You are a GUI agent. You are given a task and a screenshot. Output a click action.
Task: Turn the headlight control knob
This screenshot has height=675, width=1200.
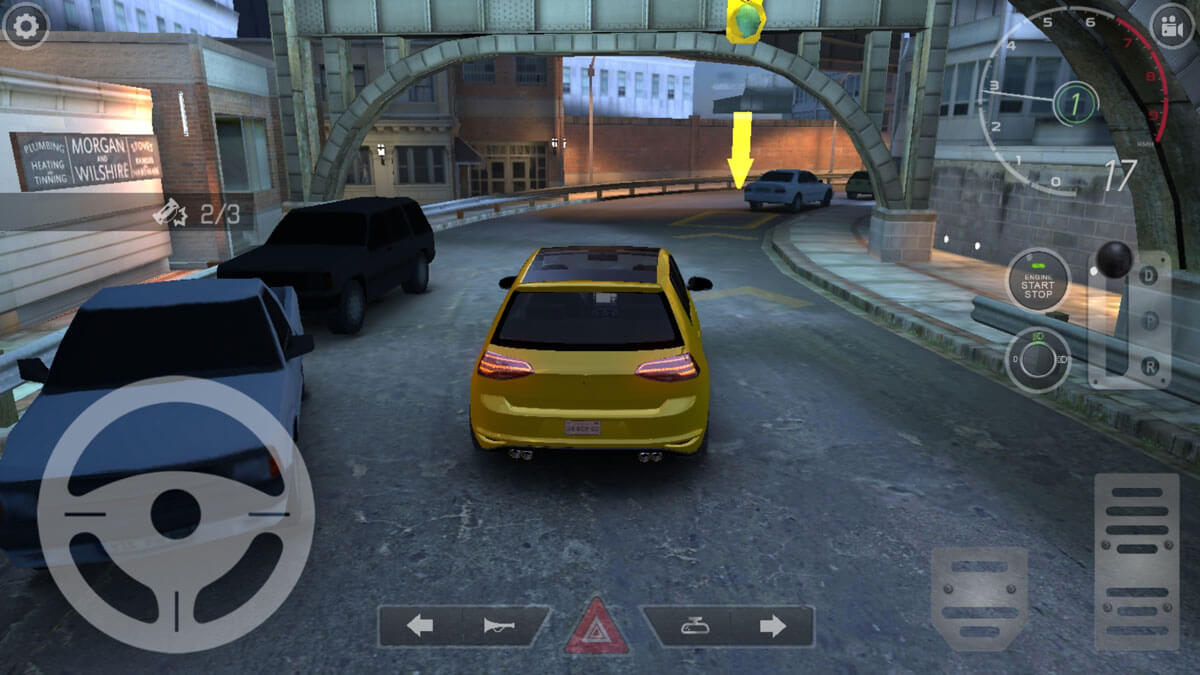1037,359
